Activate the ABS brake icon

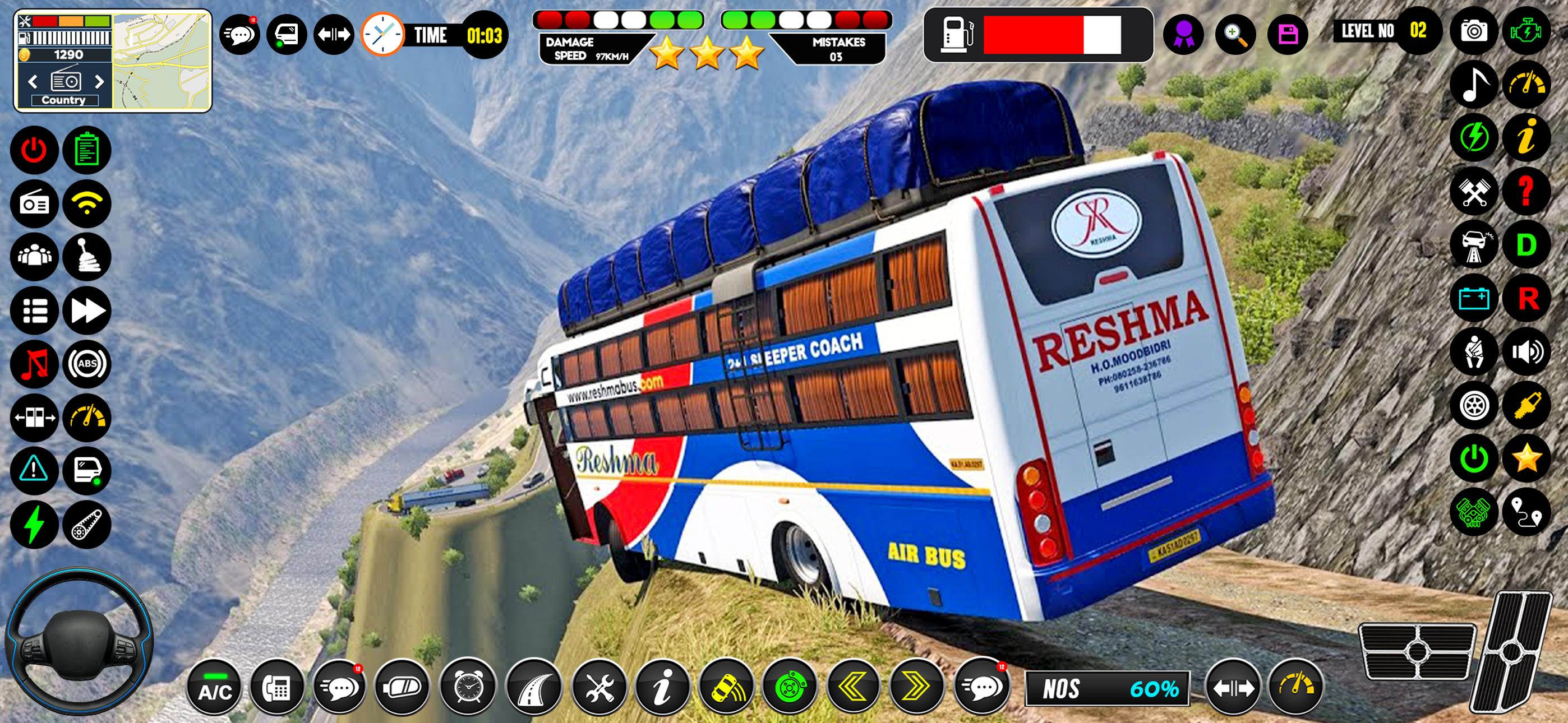coord(87,364)
